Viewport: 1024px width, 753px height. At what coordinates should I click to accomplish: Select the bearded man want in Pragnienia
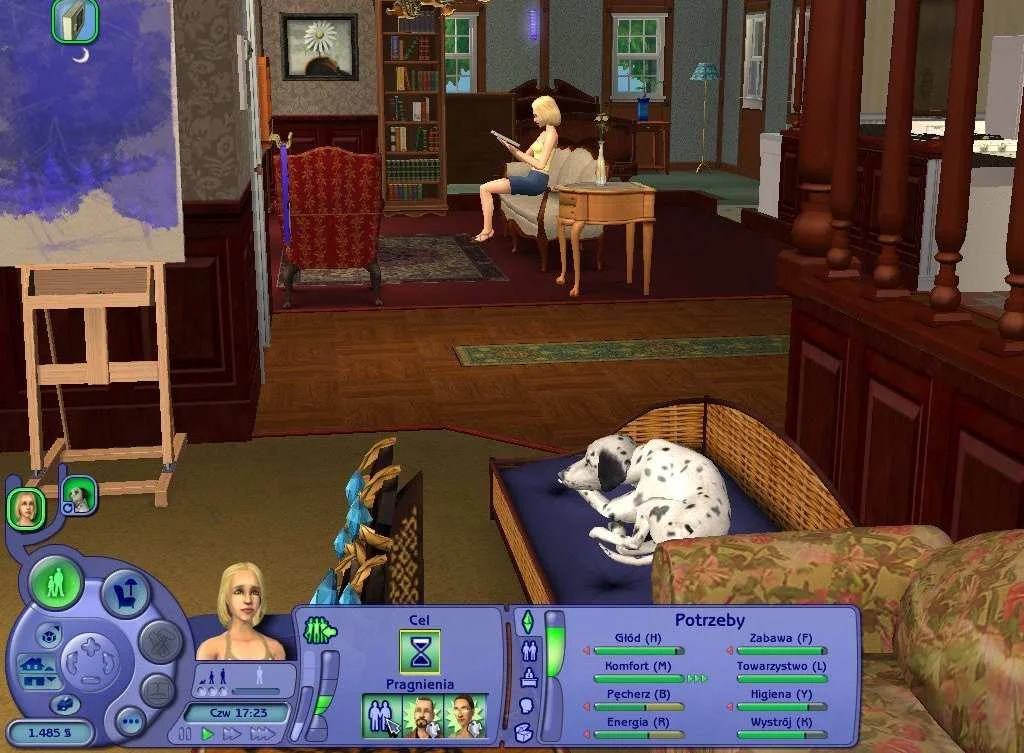point(423,716)
